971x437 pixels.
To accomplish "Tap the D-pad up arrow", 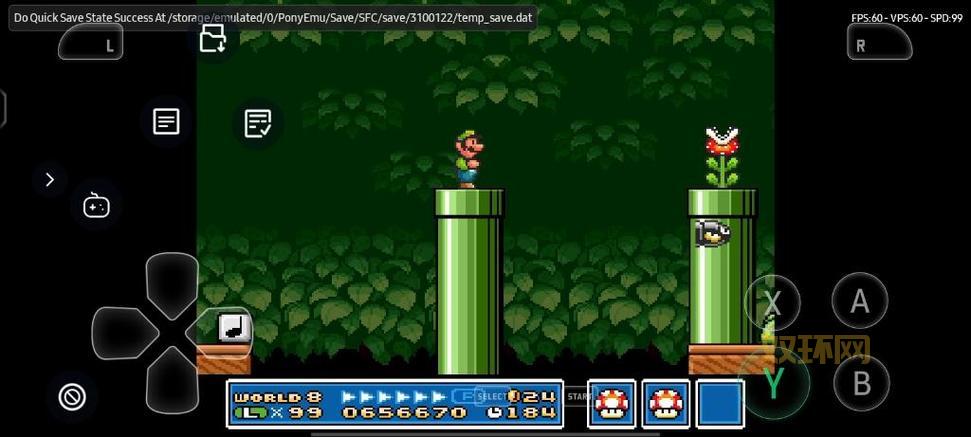I will click(x=172, y=282).
